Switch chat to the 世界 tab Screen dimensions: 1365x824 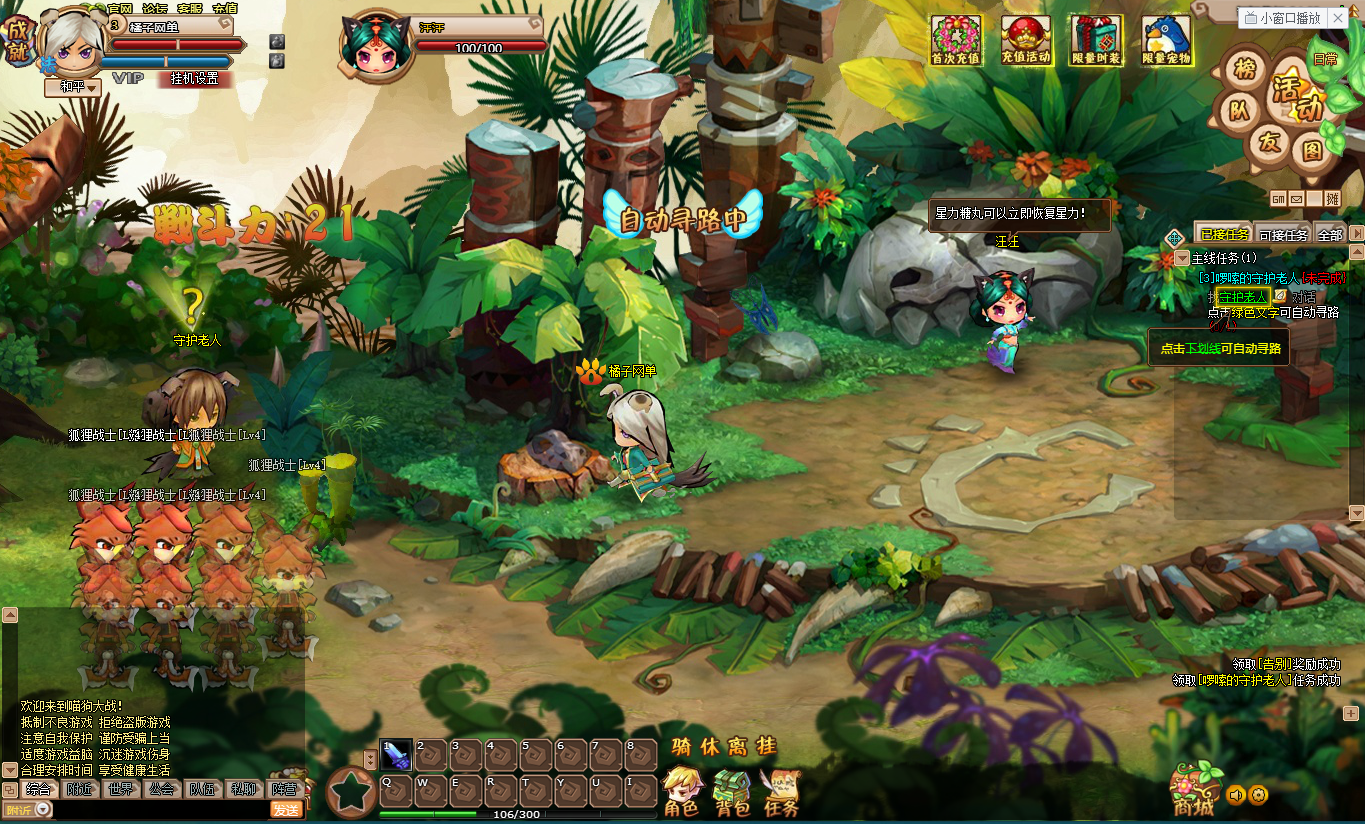120,789
